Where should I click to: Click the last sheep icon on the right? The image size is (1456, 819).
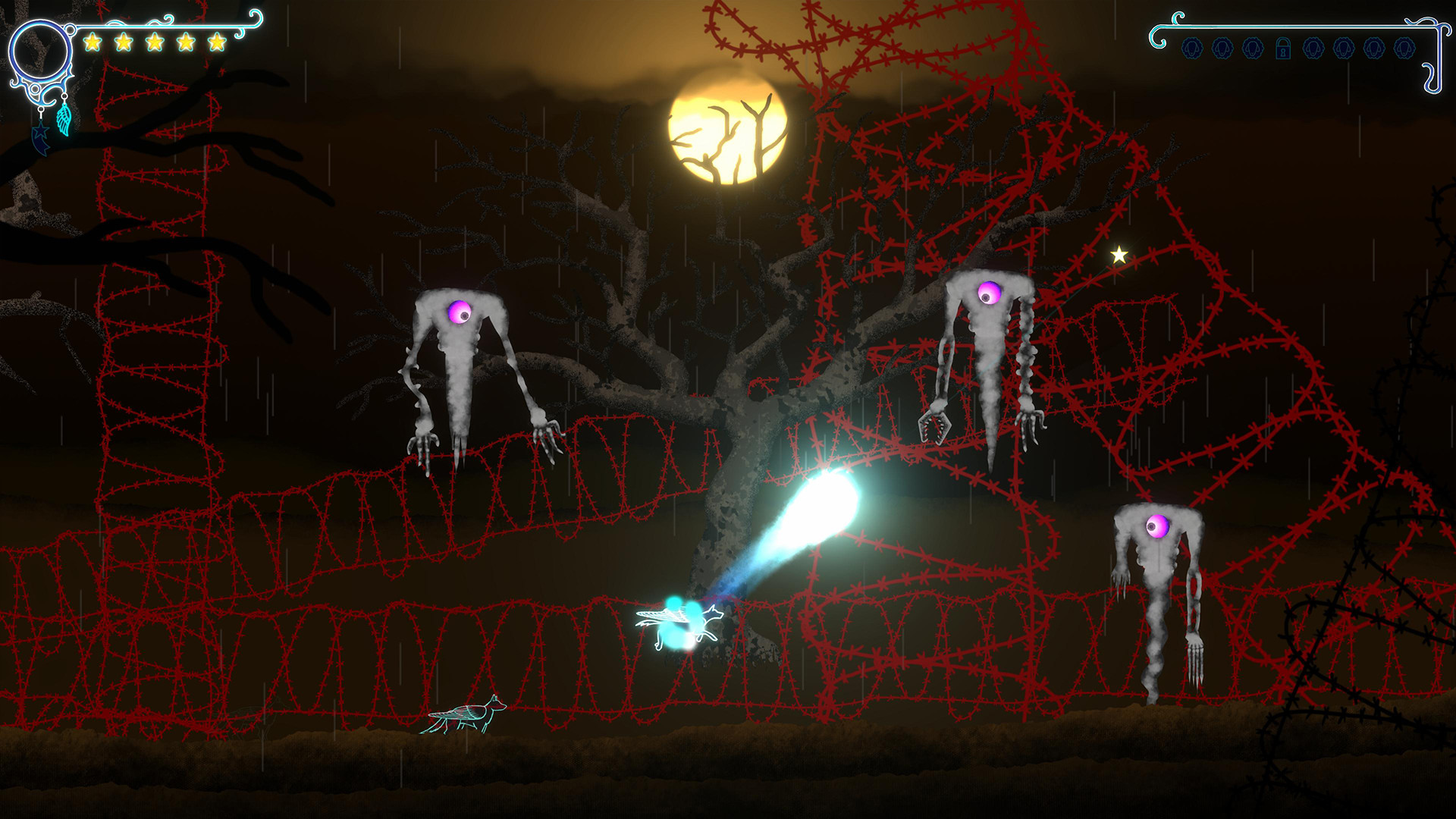click(1404, 48)
